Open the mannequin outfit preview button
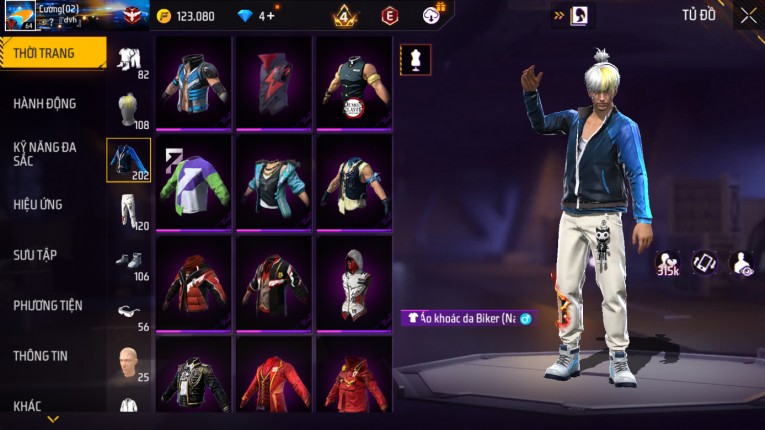 (415, 59)
